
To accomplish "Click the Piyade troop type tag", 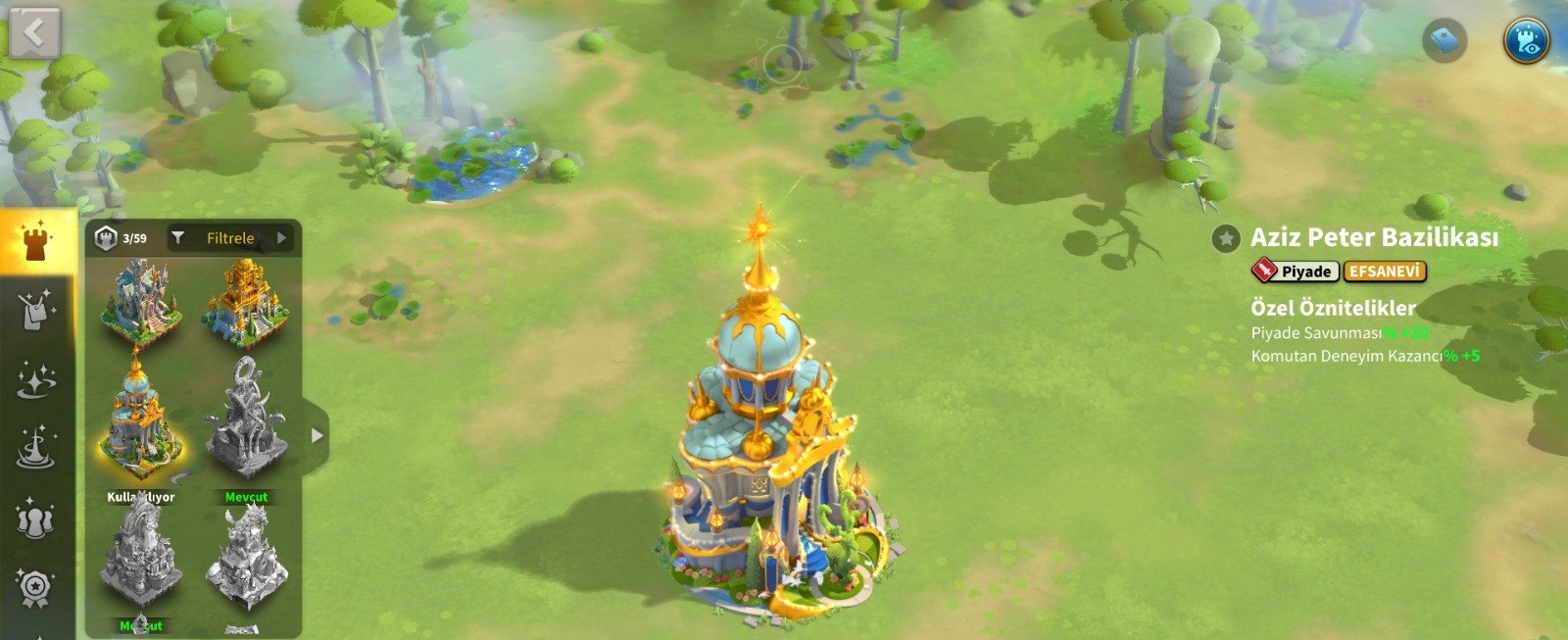I will point(1295,271).
